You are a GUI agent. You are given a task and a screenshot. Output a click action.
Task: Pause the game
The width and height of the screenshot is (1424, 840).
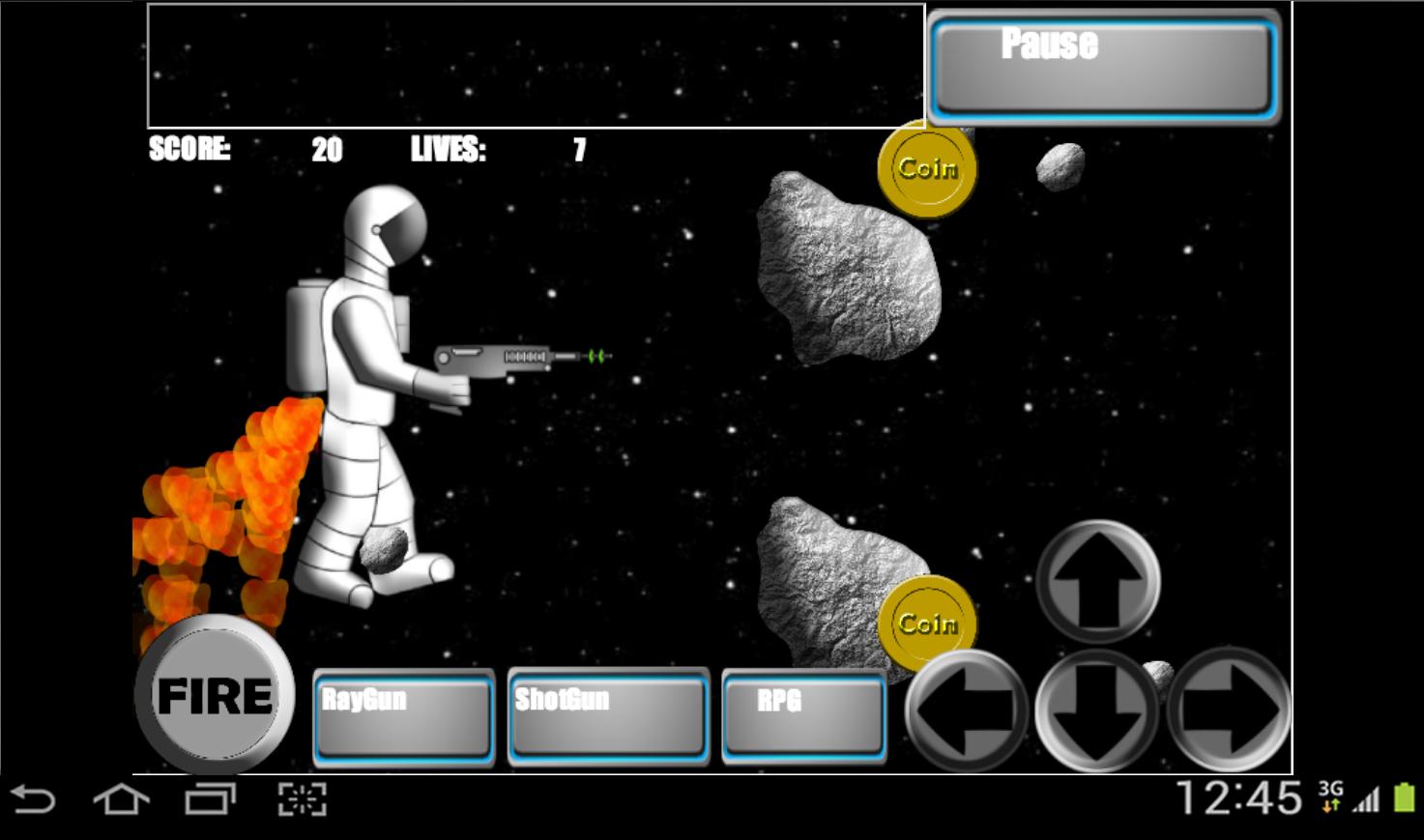[1102, 63]
